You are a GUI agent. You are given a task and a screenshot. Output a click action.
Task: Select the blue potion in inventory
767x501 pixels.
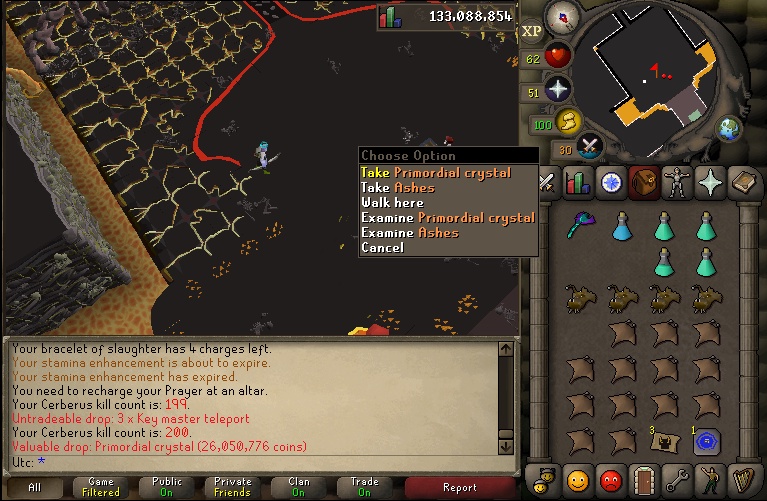pyautogui.click(x=622, y=227)
